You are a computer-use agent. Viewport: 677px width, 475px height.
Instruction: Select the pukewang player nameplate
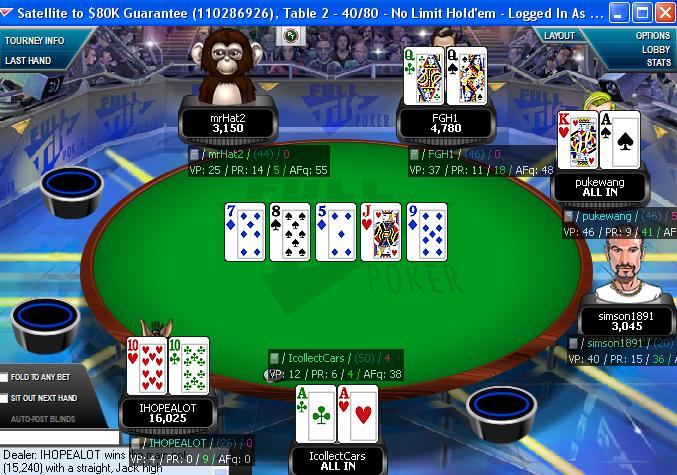[x=602, y=188]
